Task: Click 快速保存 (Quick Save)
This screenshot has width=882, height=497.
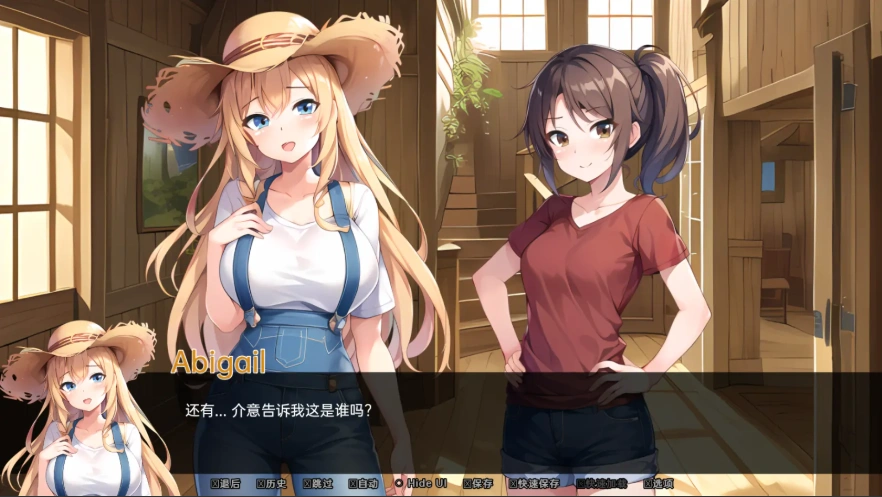Action: 535,483
